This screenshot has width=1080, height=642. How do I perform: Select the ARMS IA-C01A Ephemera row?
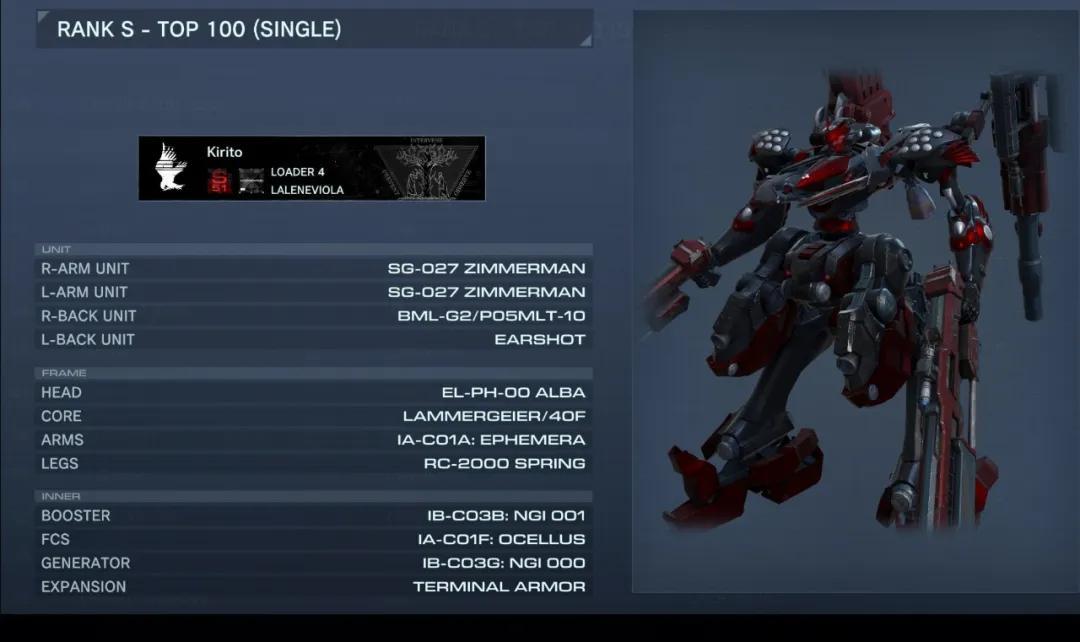click(x=313, y=440)
